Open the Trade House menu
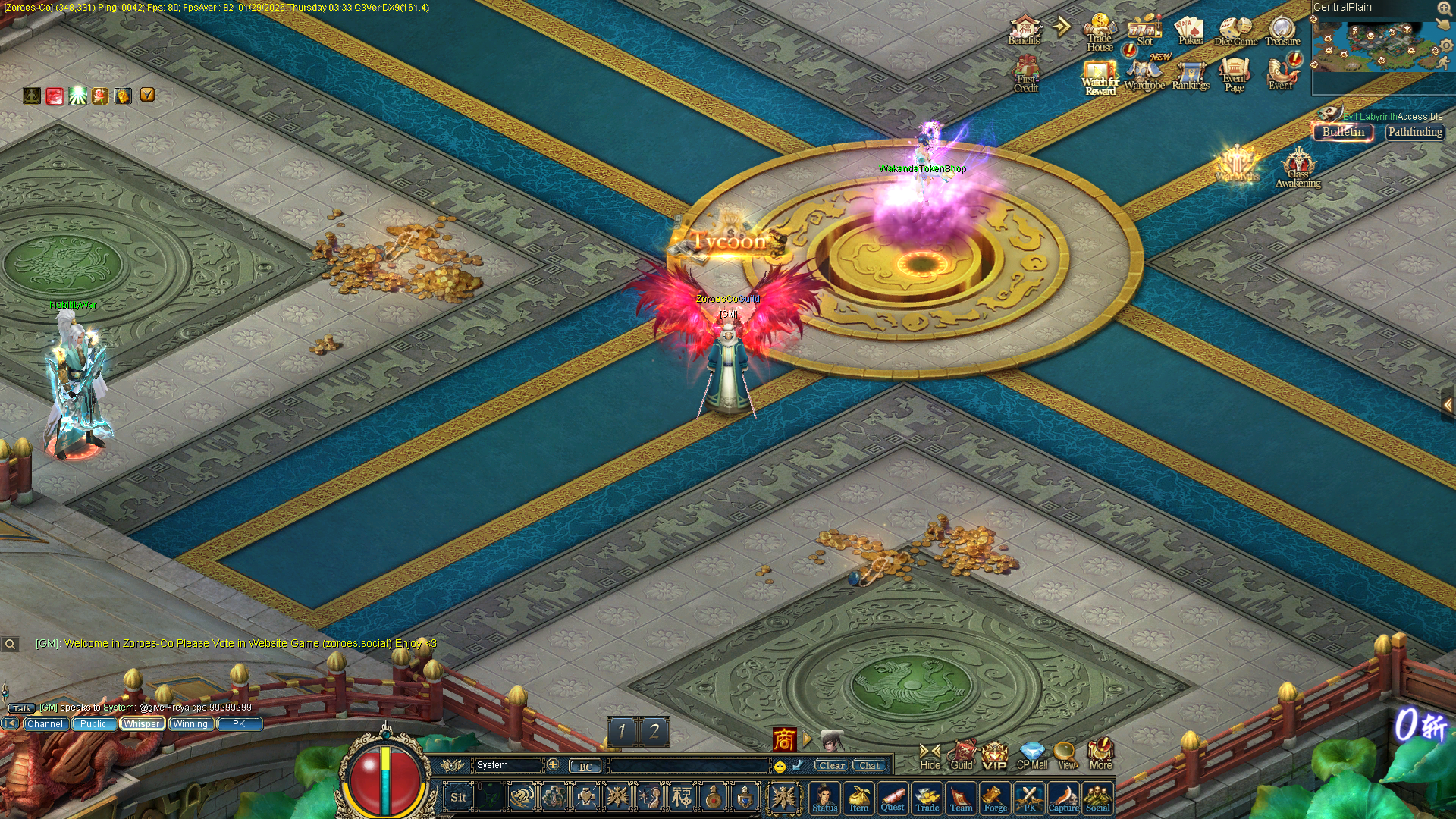The height and width of the screenshot is (819, 1456). point(1099,33)
